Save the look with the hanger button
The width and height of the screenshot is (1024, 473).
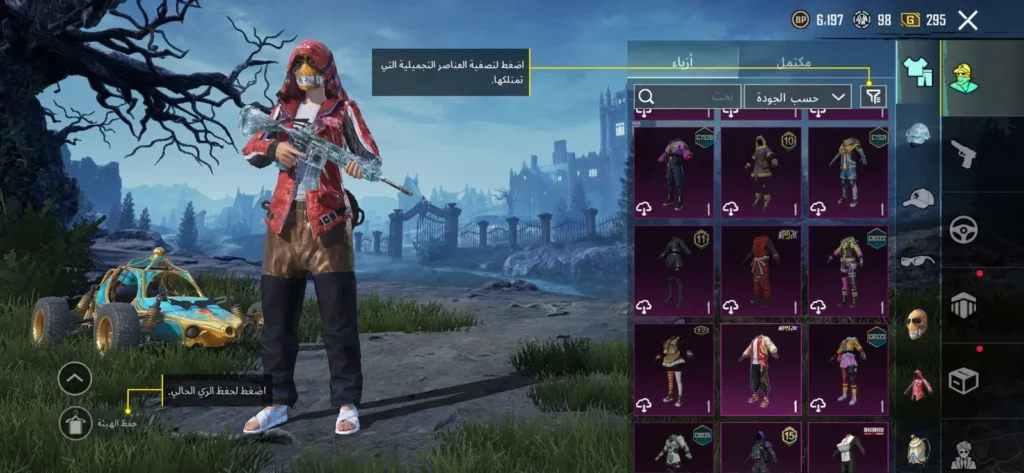[x=75, y=423]
